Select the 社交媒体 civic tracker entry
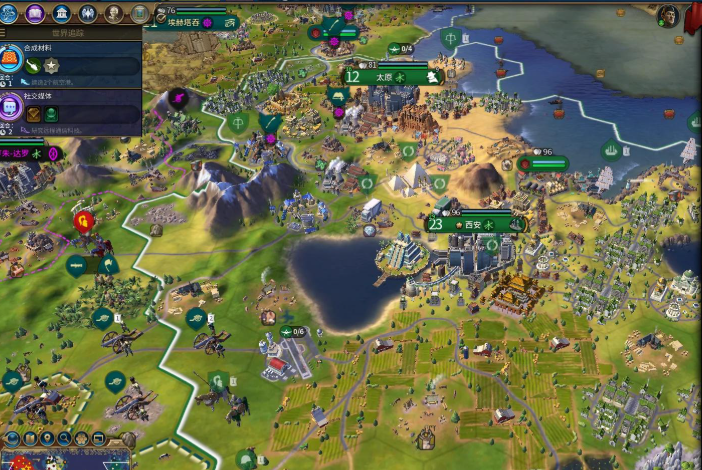This screenshot has height=470, width=702. coord(72,108)
